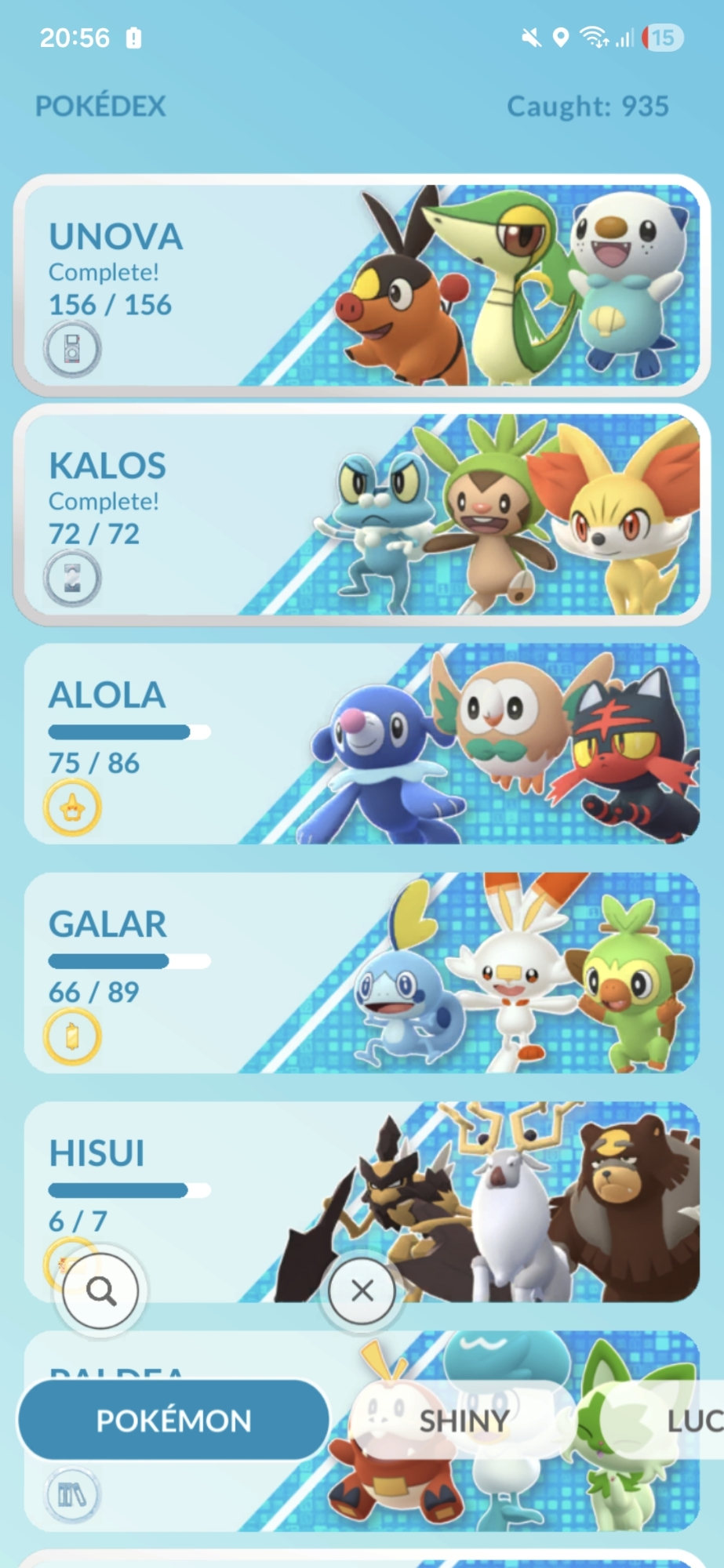Image resolution: width=724 pixels, height=1568 pixels.
Task: Switch to the Pokémon tab
Action: tap(173, 1420)
